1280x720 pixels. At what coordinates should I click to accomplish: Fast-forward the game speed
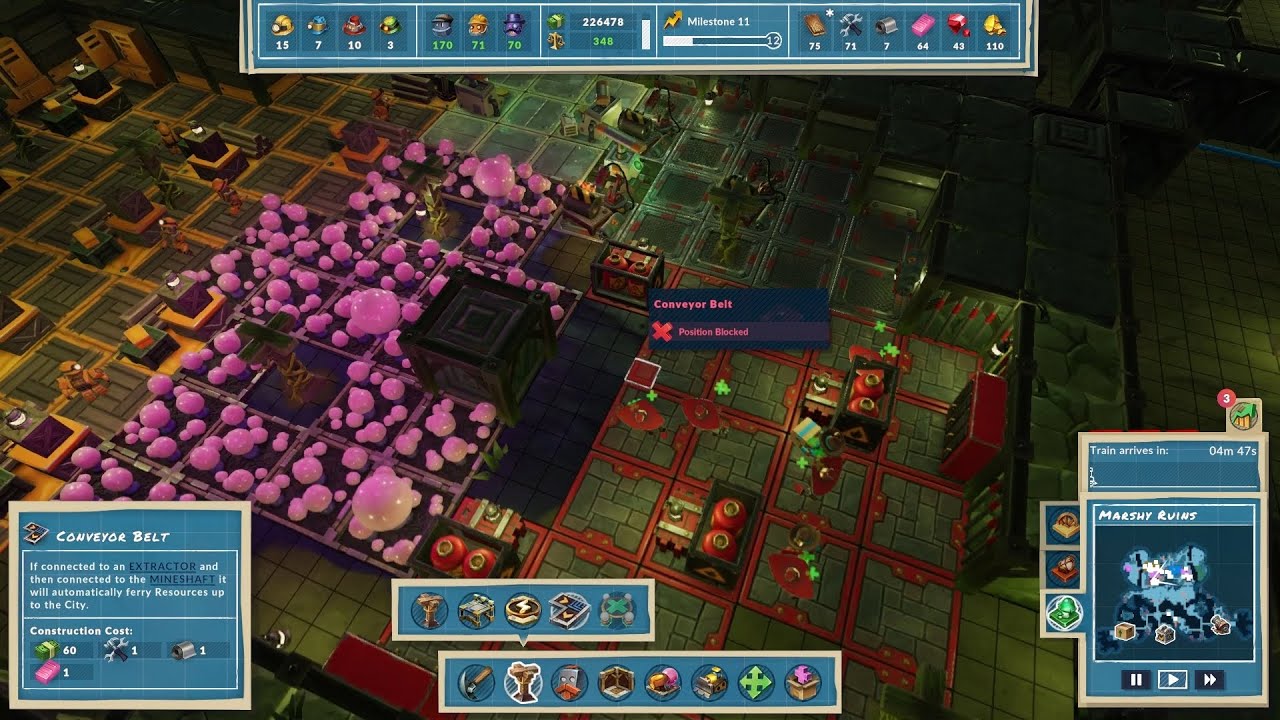[1210, 680]
